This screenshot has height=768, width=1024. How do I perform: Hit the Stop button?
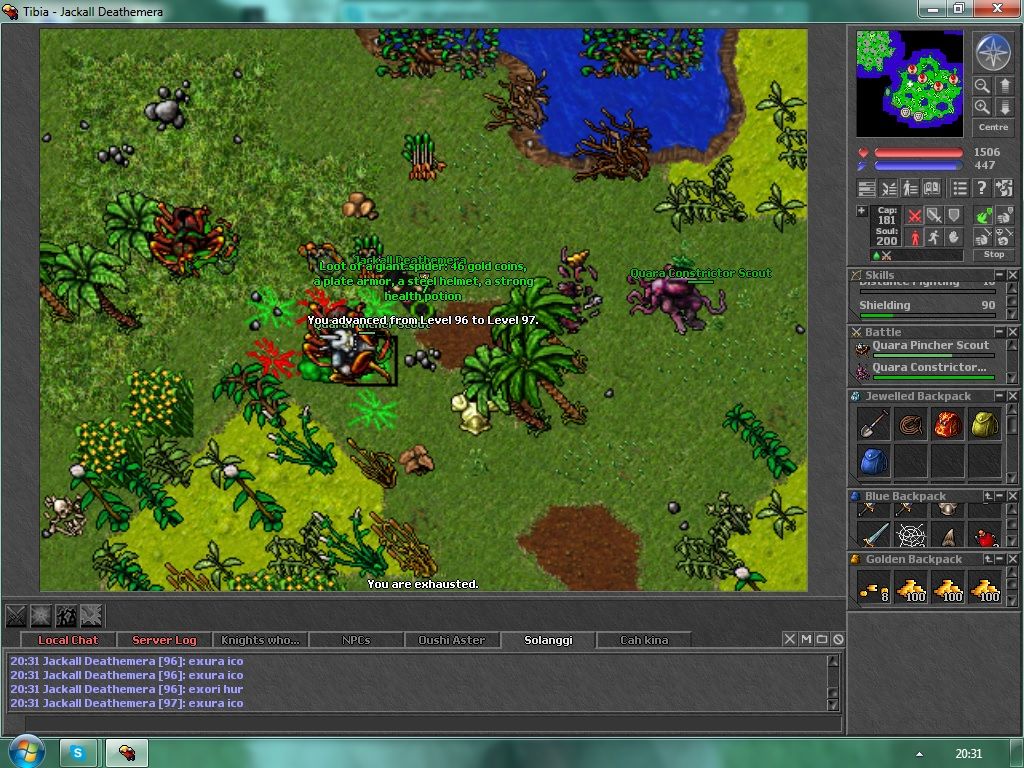pyautogui.click(x=993, y=255)
